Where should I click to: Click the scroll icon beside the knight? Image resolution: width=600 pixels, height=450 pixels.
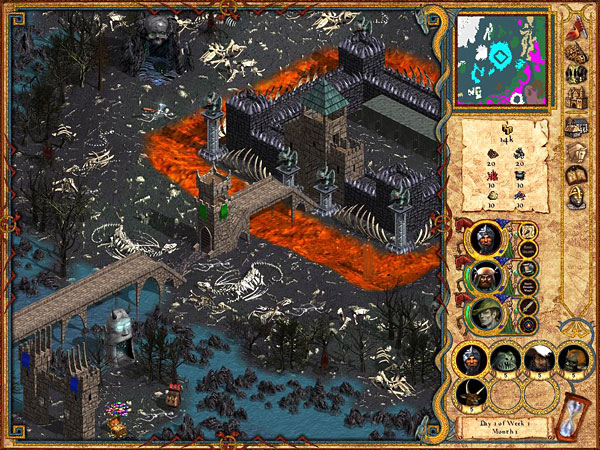[527, 231]
